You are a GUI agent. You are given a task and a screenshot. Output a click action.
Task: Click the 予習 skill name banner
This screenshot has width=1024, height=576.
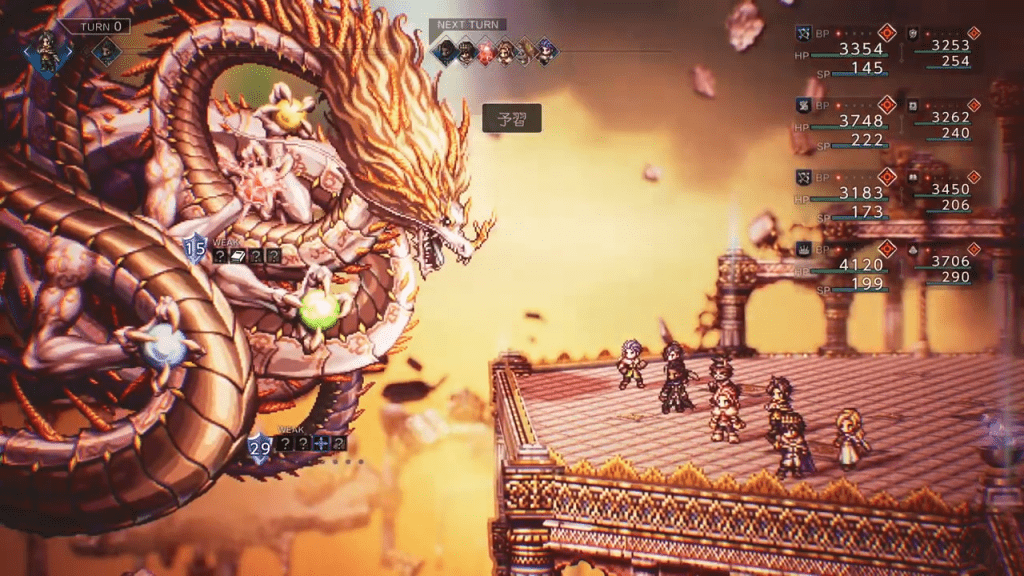coord(512,118)
